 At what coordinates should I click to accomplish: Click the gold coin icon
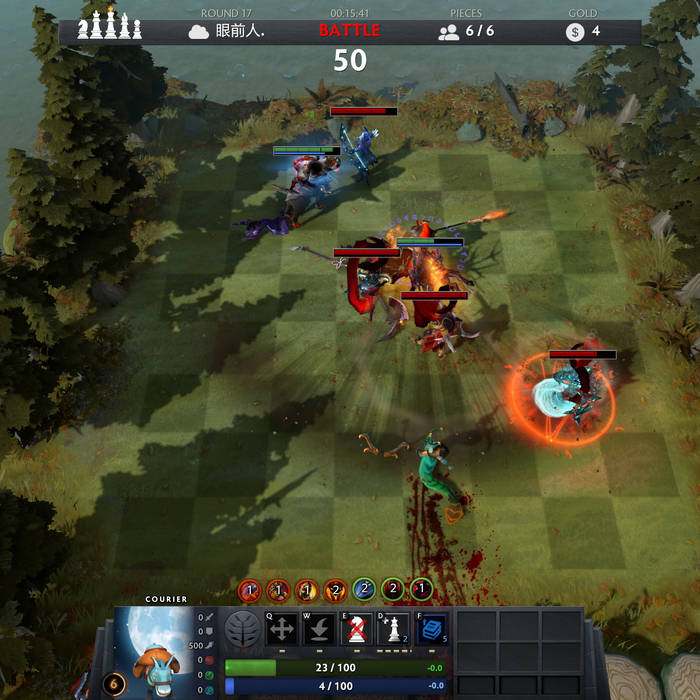tap(574, 32)
